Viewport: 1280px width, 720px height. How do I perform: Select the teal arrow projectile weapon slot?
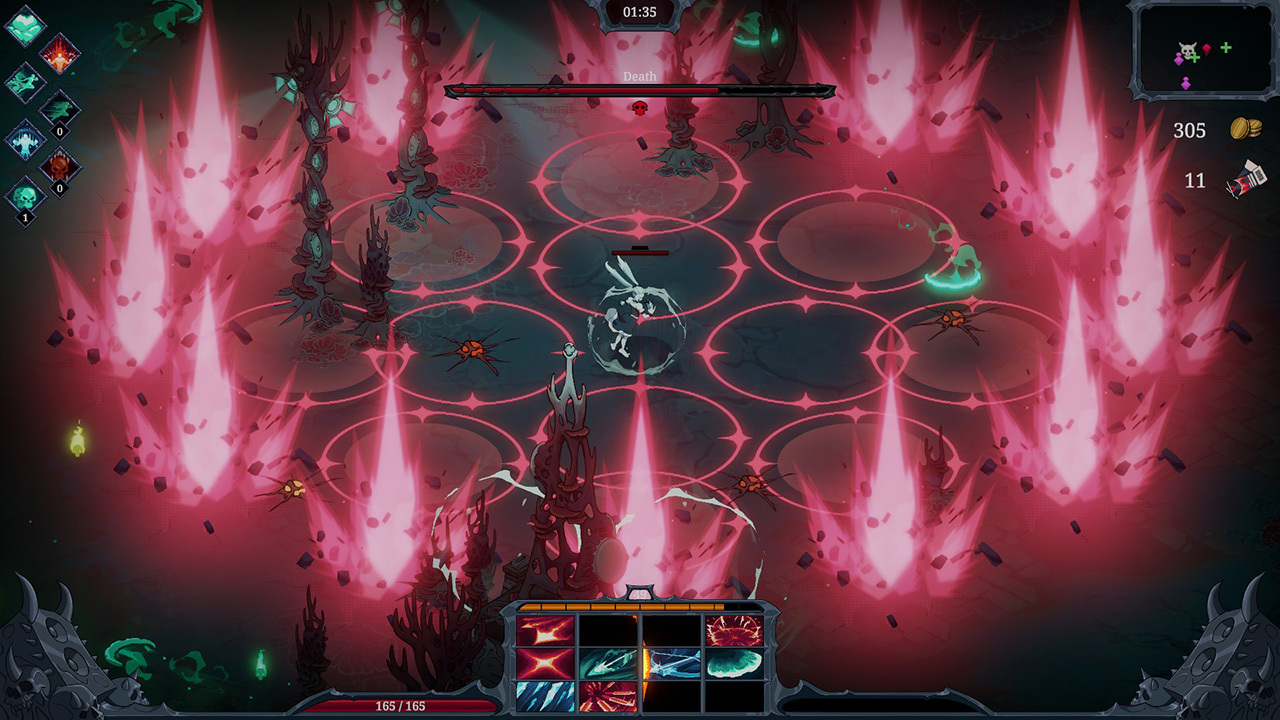(607, 664)
